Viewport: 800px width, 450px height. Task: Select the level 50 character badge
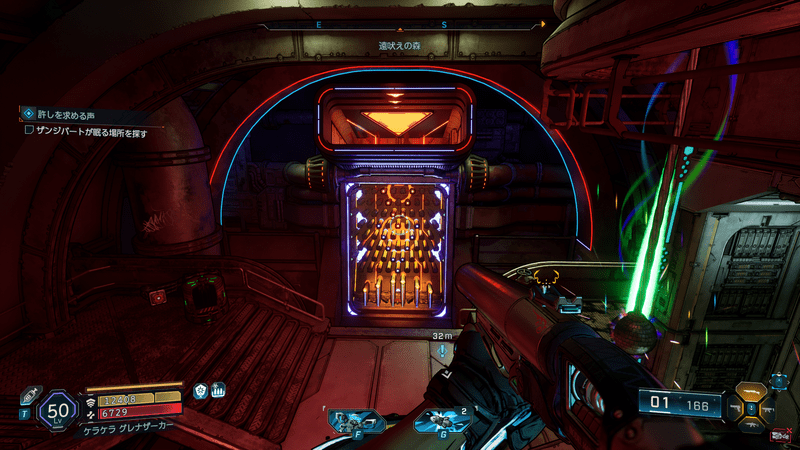coord(55,410)
